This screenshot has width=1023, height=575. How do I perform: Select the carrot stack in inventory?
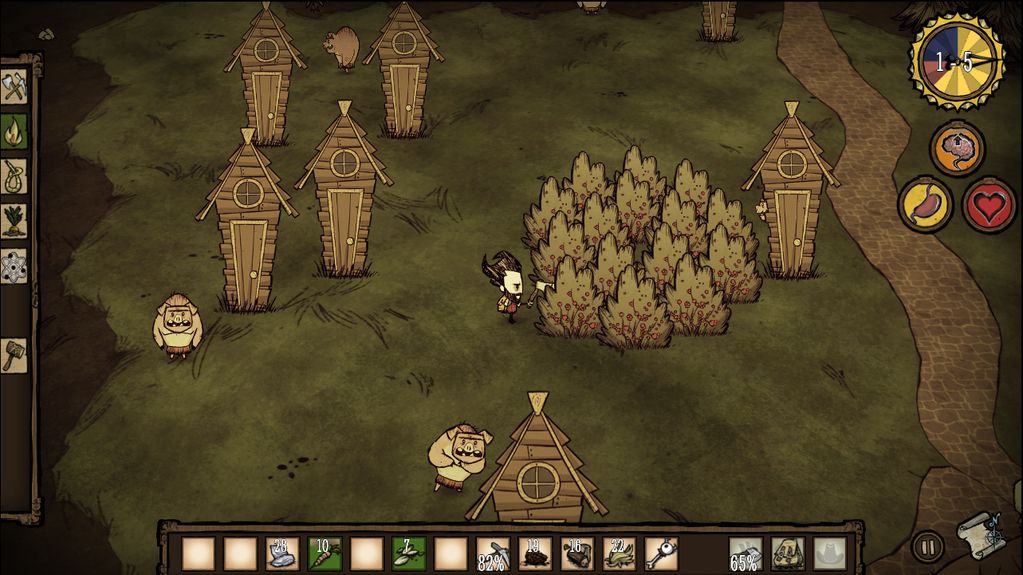pos(324,553)
